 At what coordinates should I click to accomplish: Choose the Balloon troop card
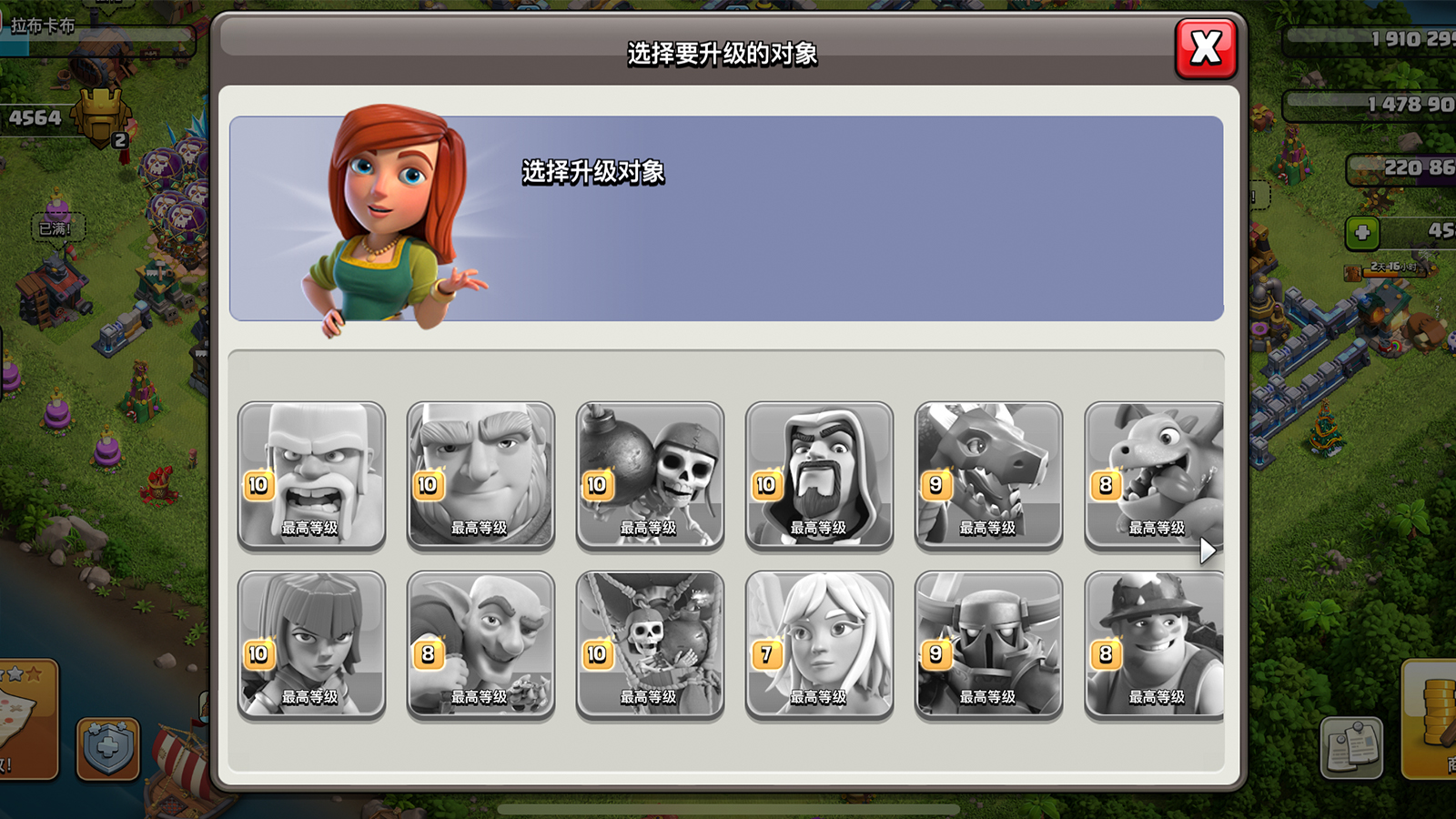650,644
